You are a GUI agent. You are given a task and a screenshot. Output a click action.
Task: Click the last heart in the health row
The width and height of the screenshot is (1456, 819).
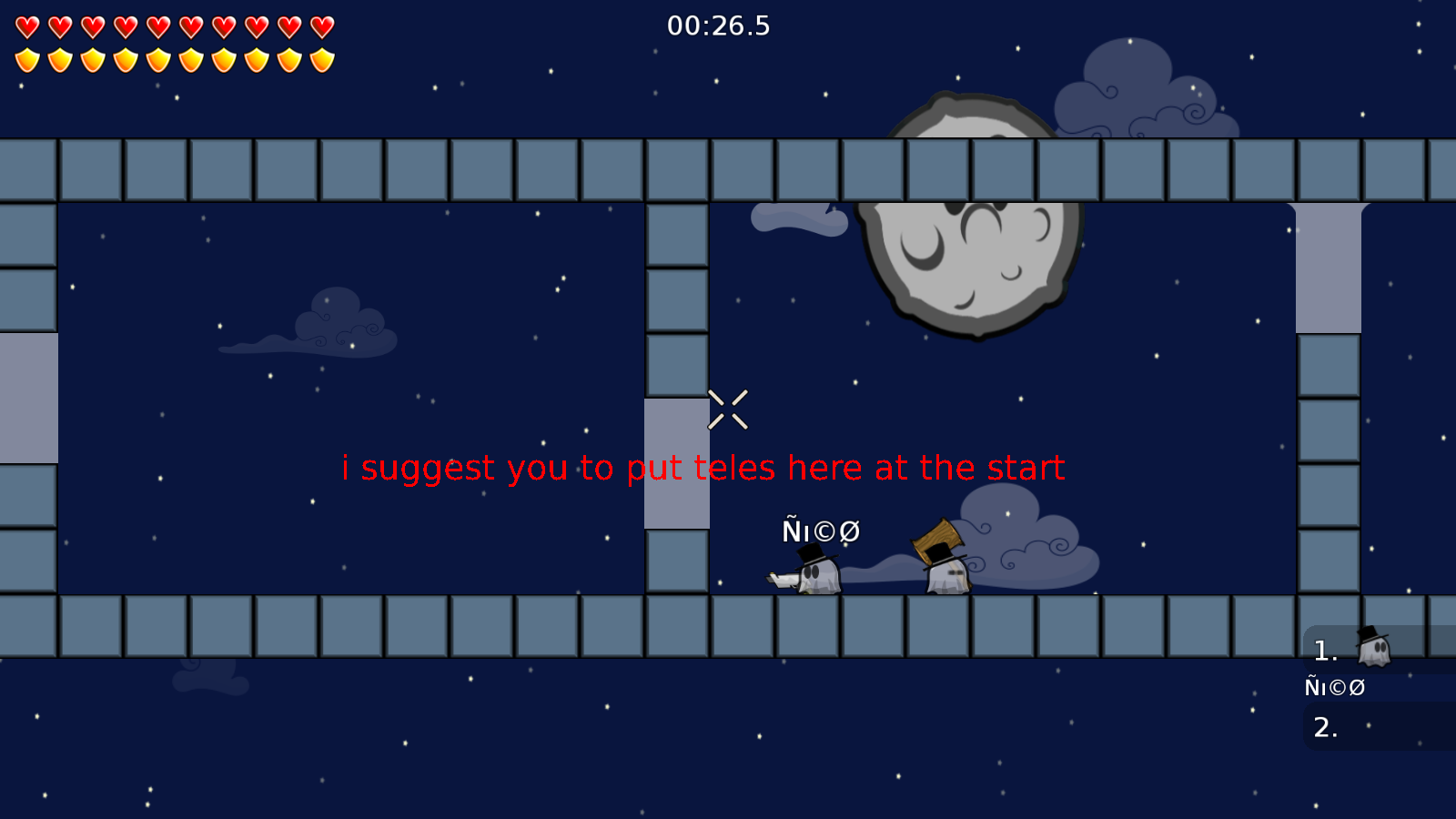click(x=318, y=25)
